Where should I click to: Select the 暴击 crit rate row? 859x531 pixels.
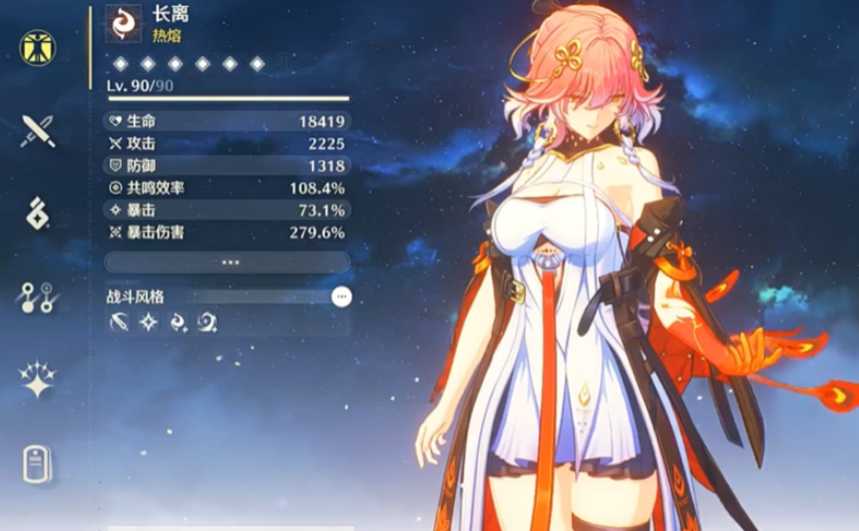pyautogui.click(x=227, y=210)
